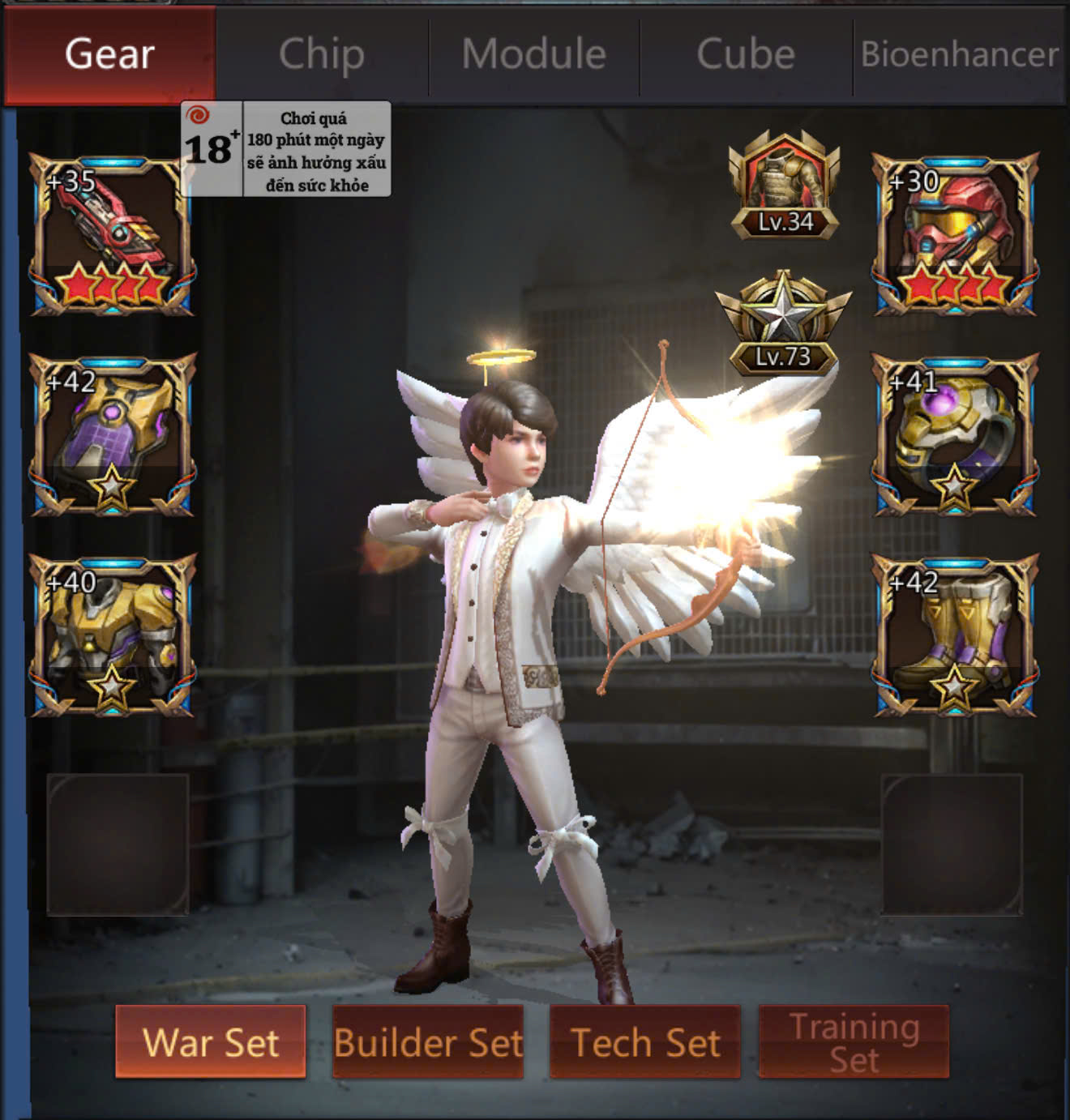Open the +42 purple gauntlet slot
This screenshot has width=1070, height=1120.
pyautogui.click(x=113, y=434)
